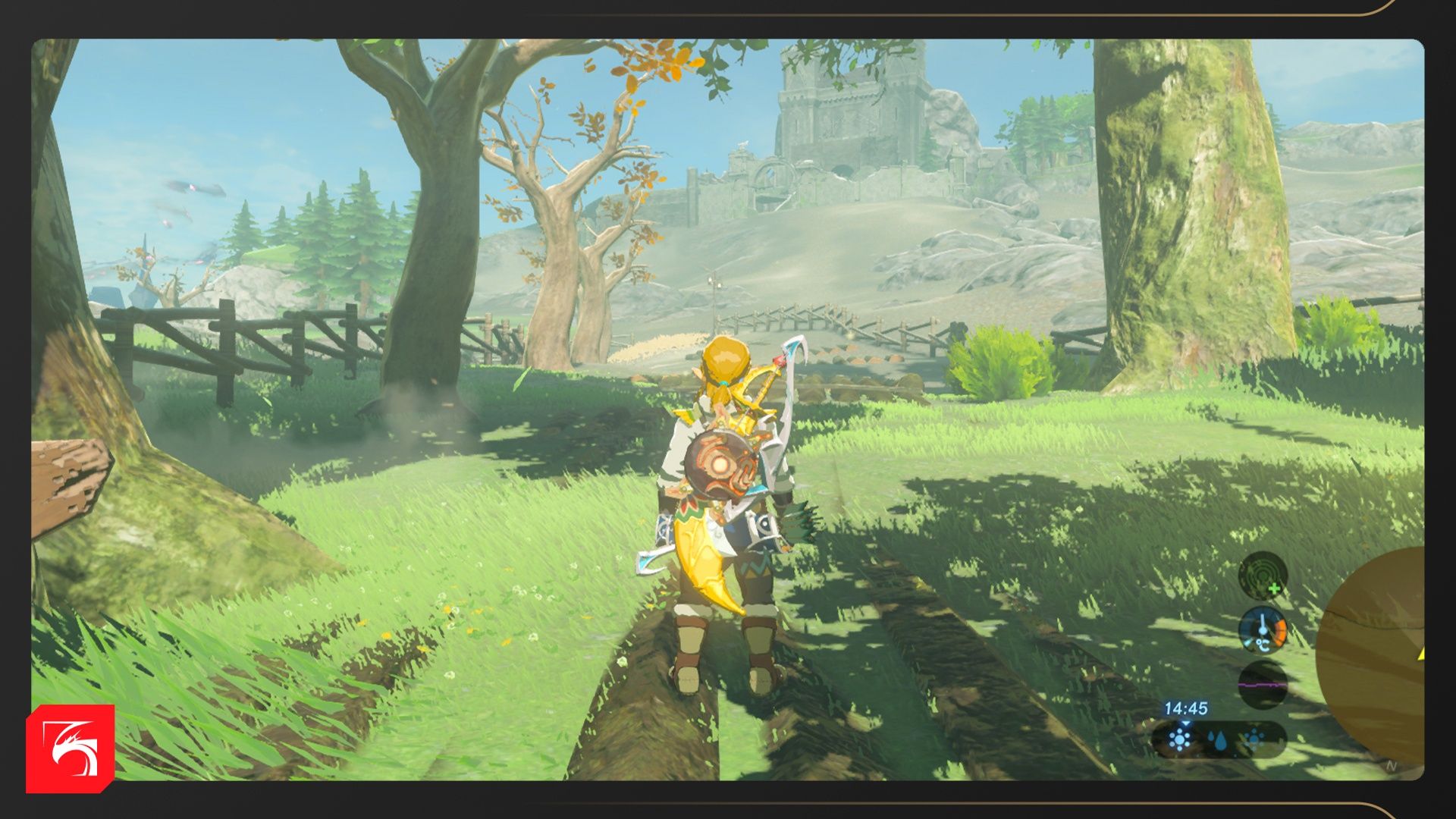The image size is (1456, 819).
Task: Click the yellow player arrow on minimap
Action: point(1420,652)
